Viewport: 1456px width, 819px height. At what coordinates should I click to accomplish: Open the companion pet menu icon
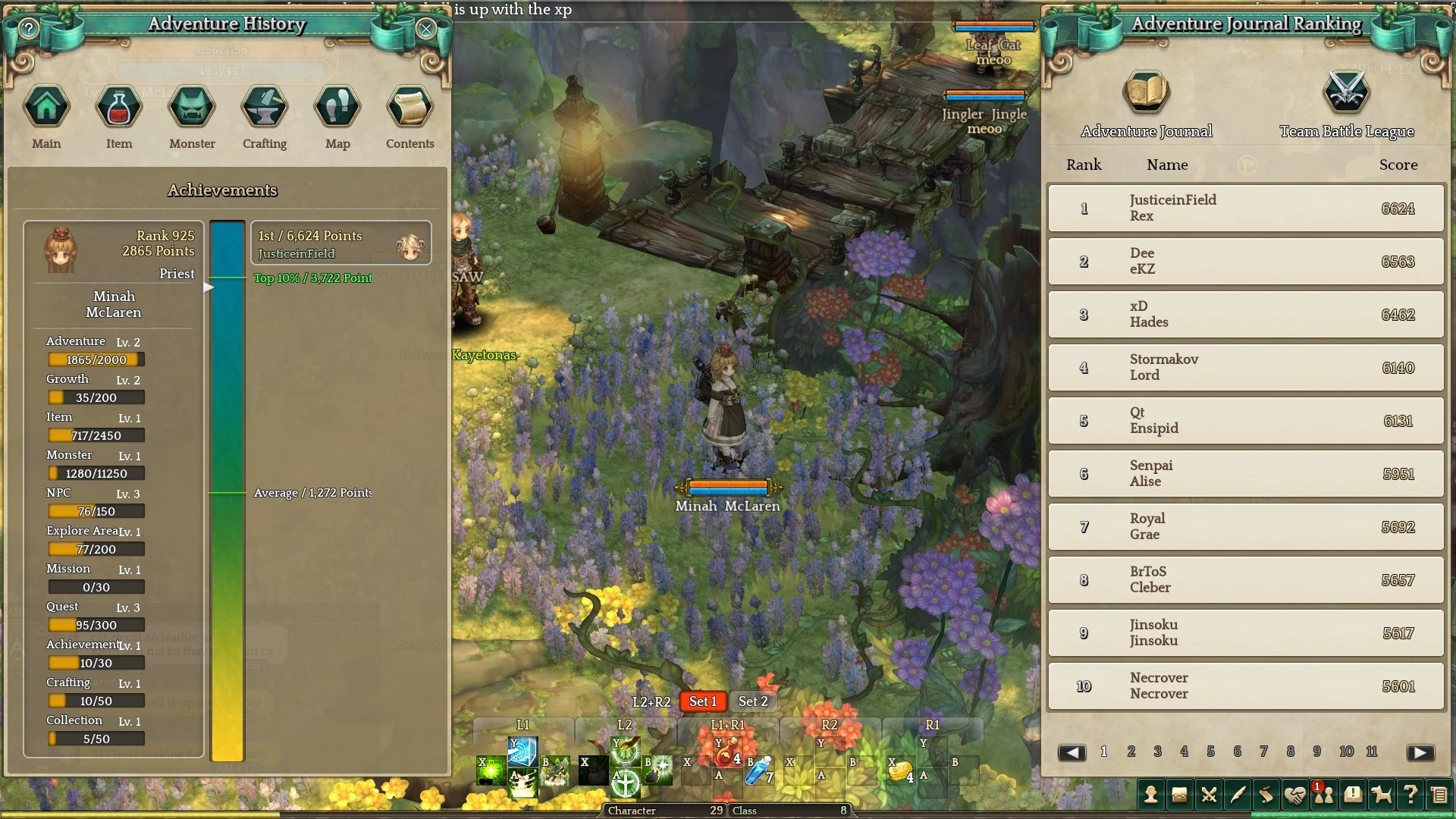pos(1382,795)
